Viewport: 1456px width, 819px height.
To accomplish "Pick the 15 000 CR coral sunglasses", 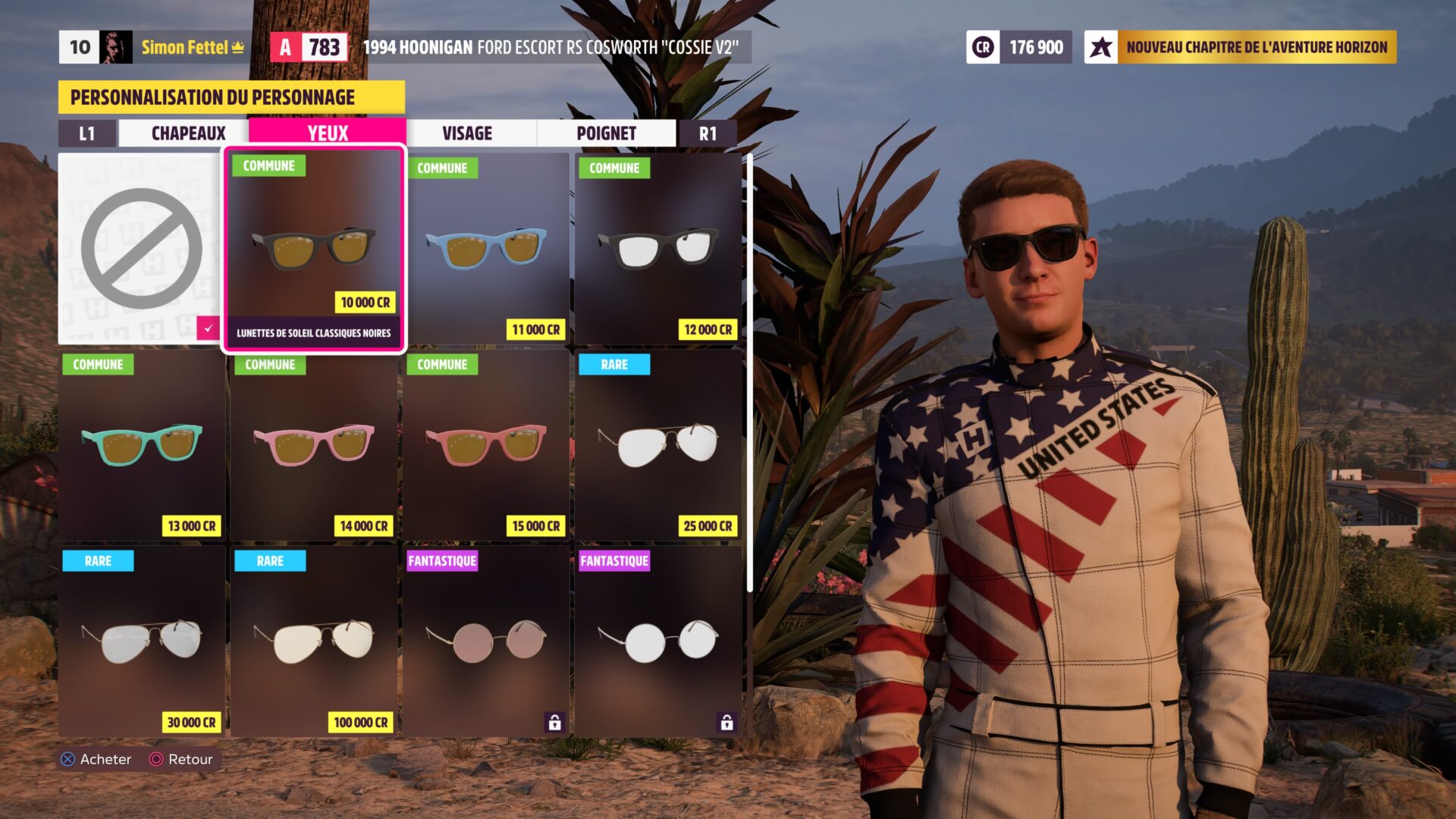I will point(486,445).
